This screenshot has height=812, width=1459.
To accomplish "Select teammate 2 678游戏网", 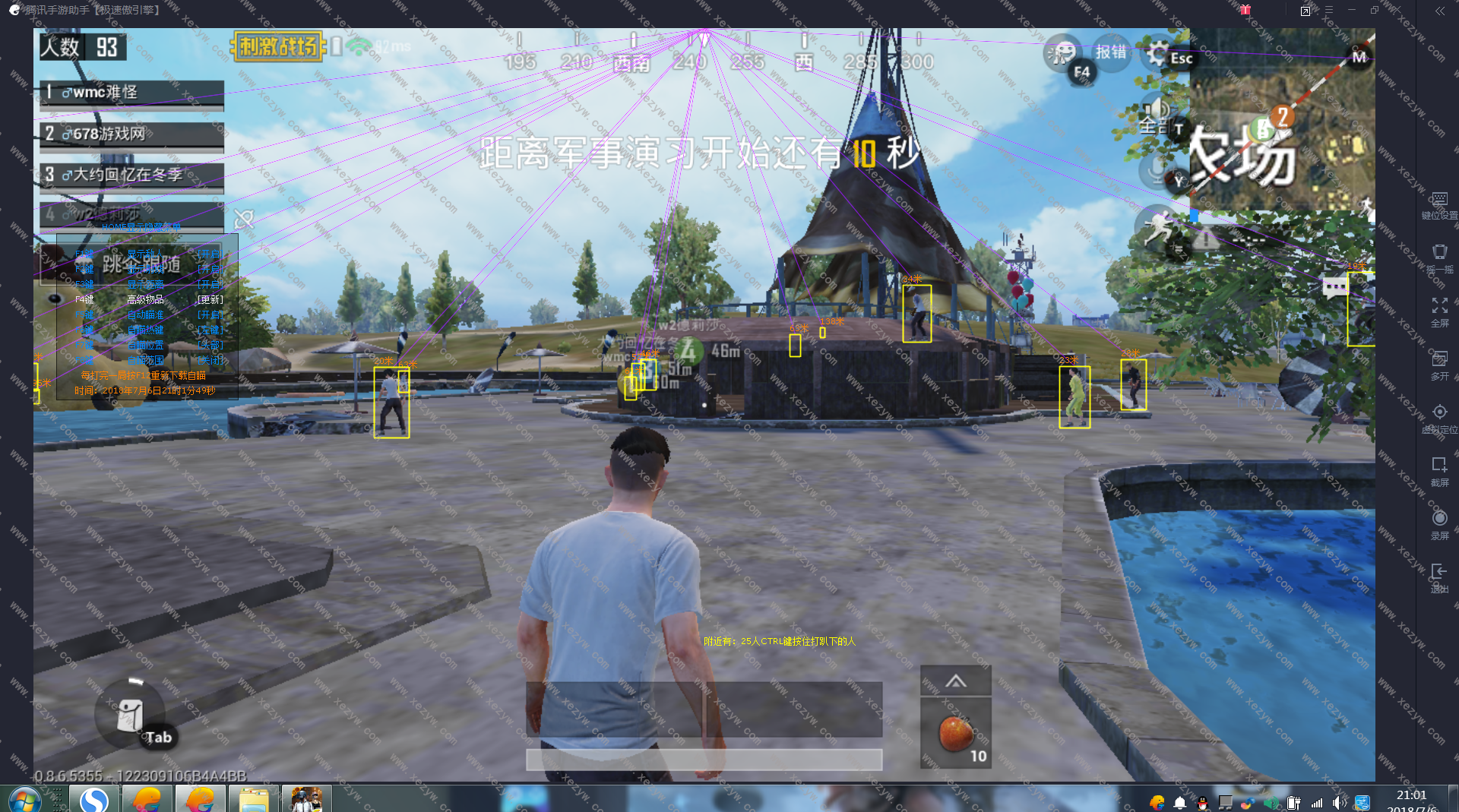I will tap(132, 134).
